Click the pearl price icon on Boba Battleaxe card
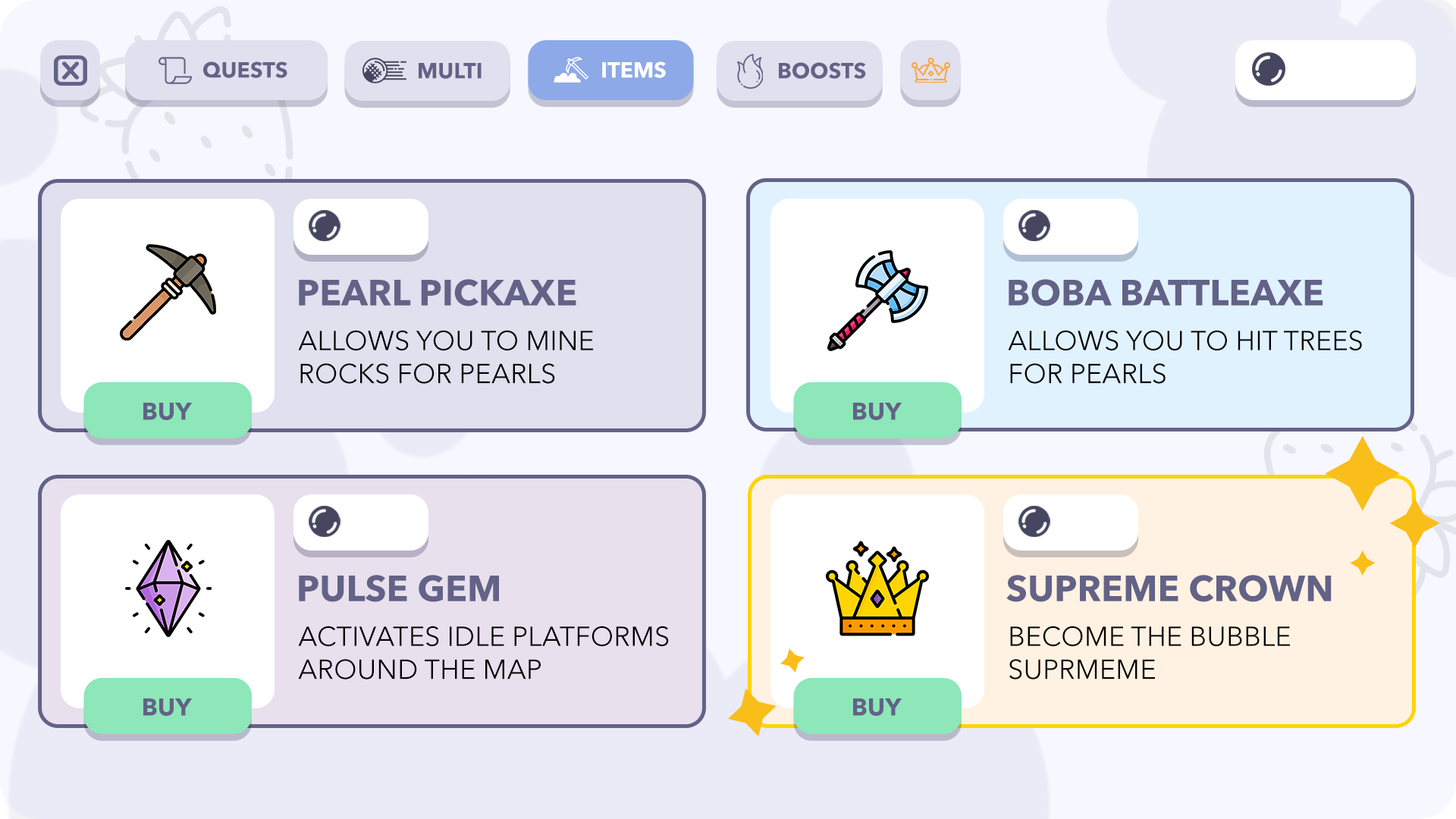Viewport: 1456px width, 819px height. point(1035,225)
